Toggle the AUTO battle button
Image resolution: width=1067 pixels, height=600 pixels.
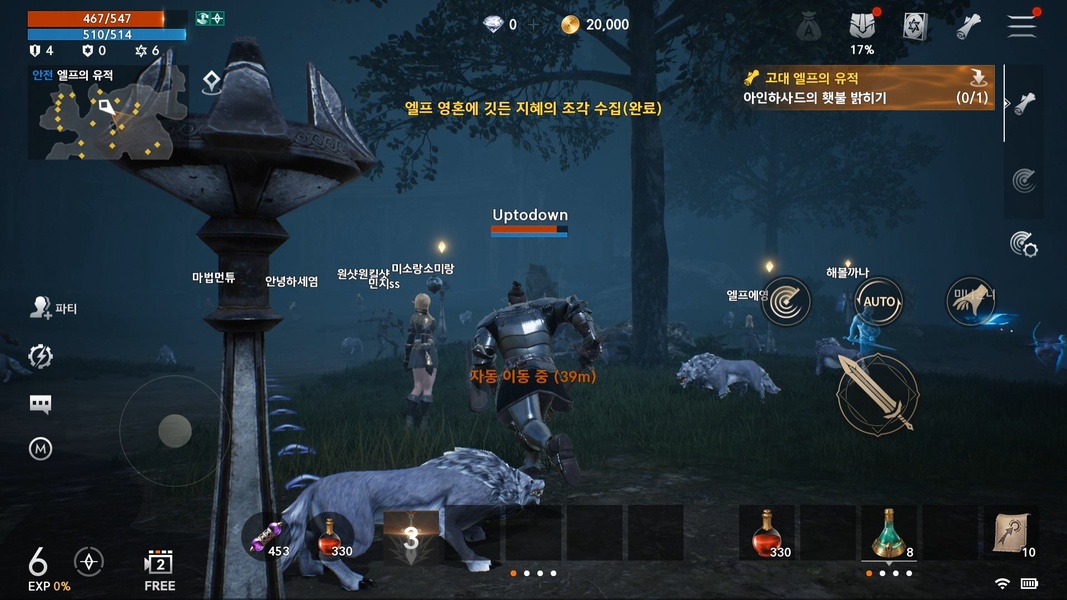(879, 301)
